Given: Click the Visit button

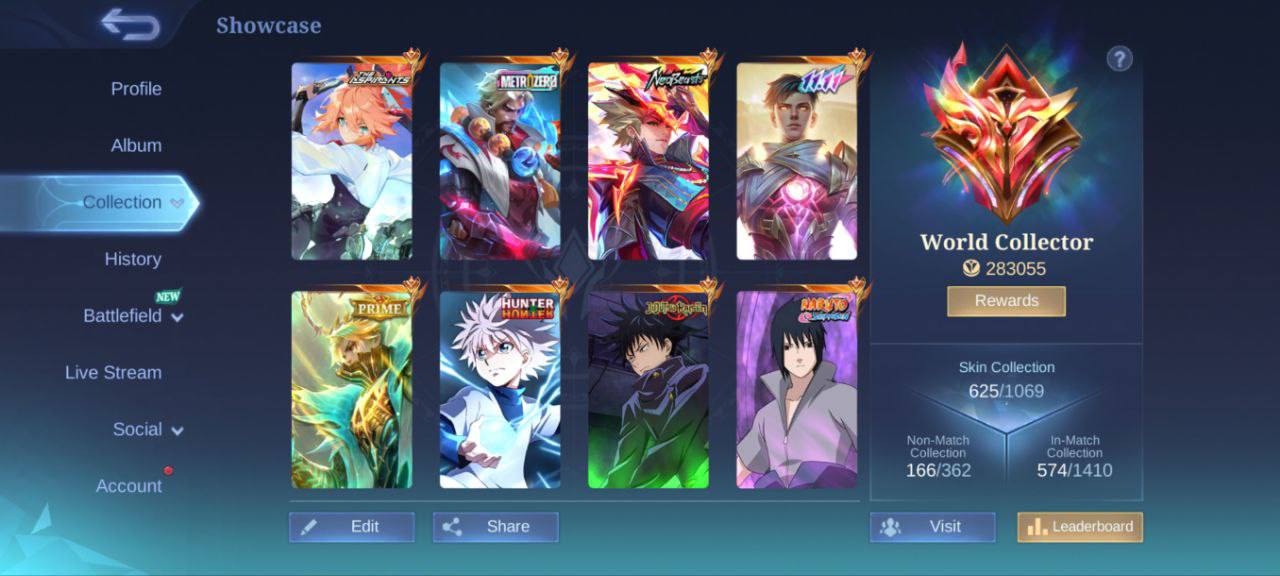Looking at the screenshot, I should pos(932,527).
